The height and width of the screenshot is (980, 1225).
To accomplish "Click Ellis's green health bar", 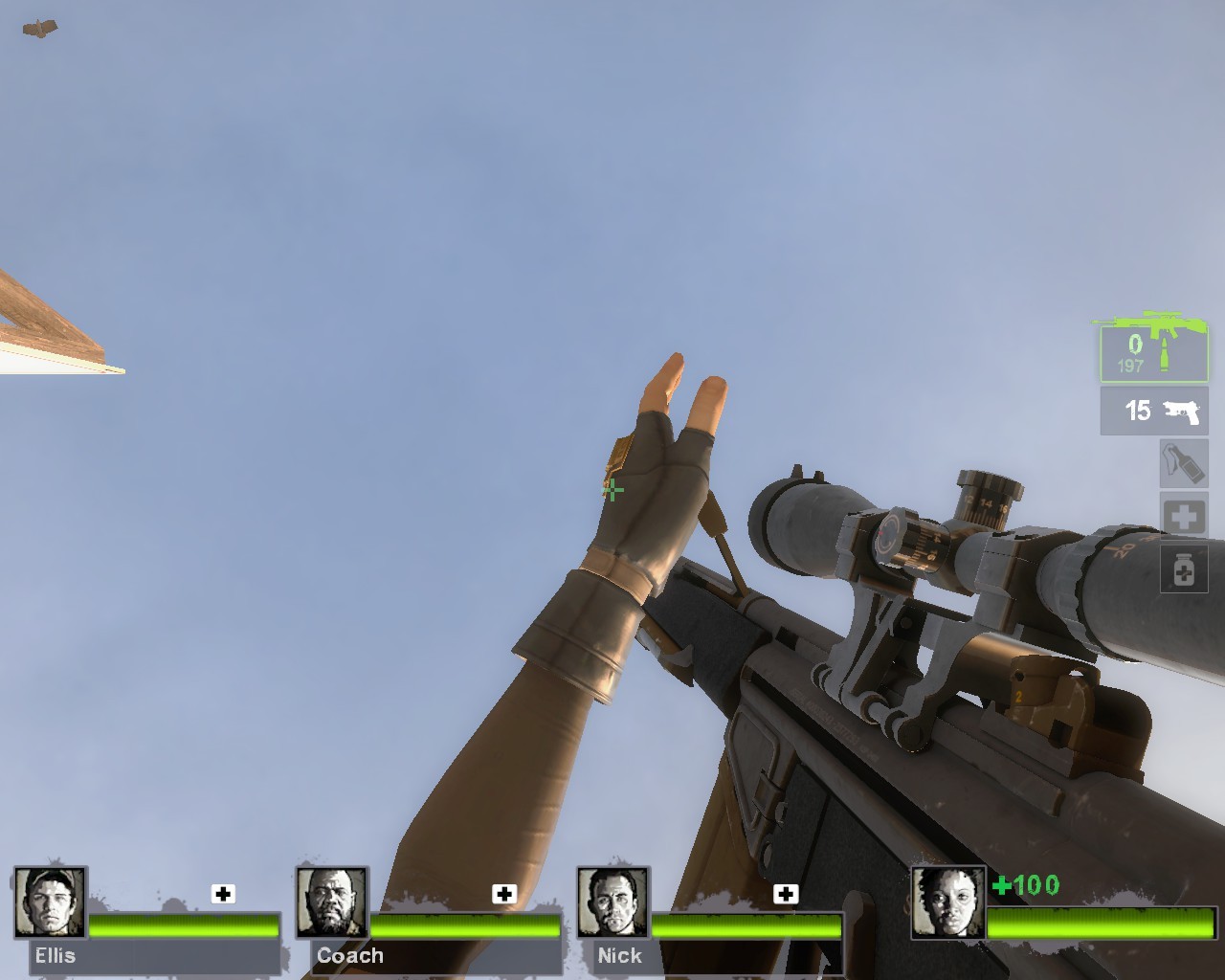I will tap(182, 927).
